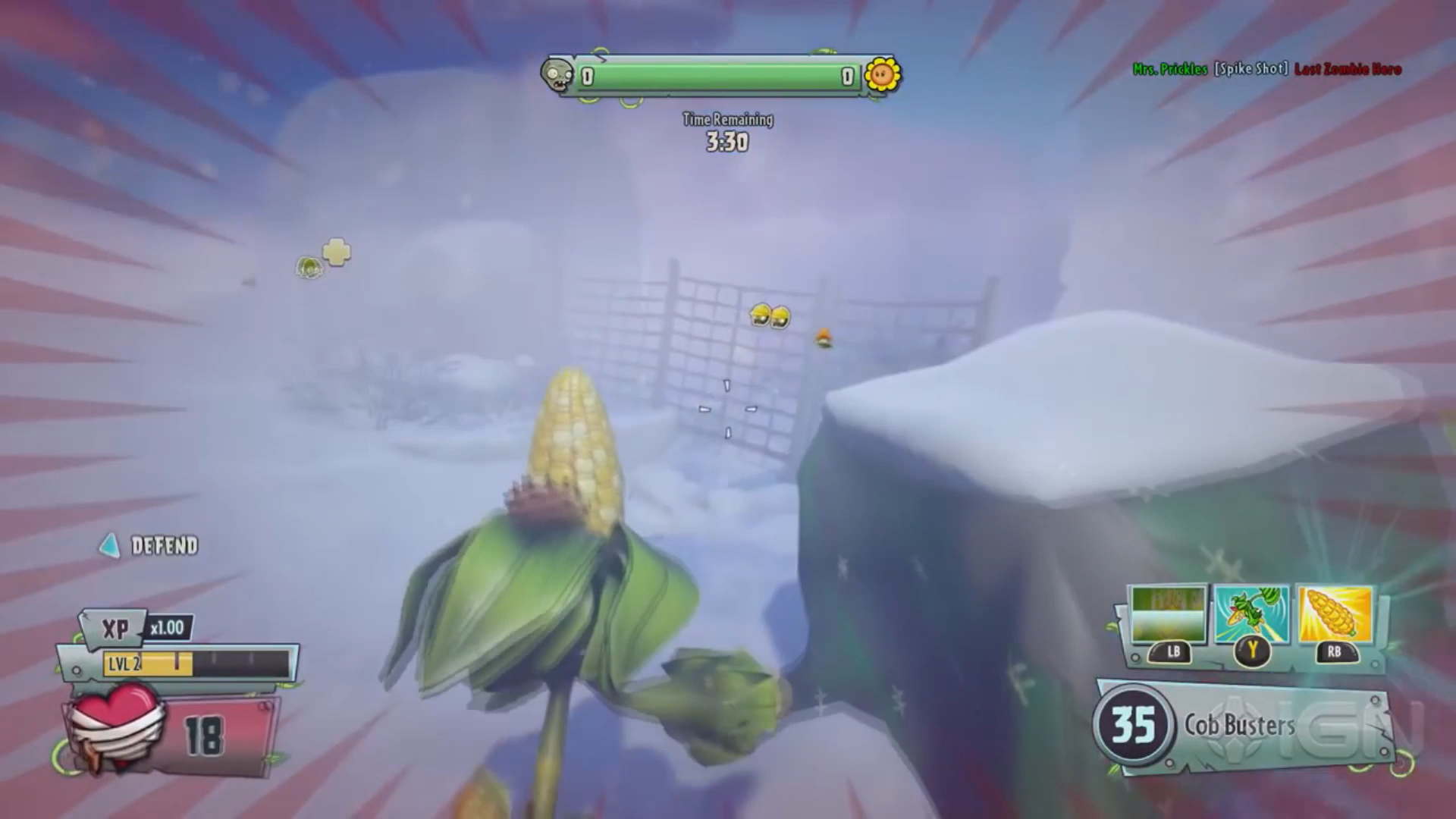Screen dimensions: 1456x819
Task: Select the Cob Busters weapon panel
Action: 1244,726
